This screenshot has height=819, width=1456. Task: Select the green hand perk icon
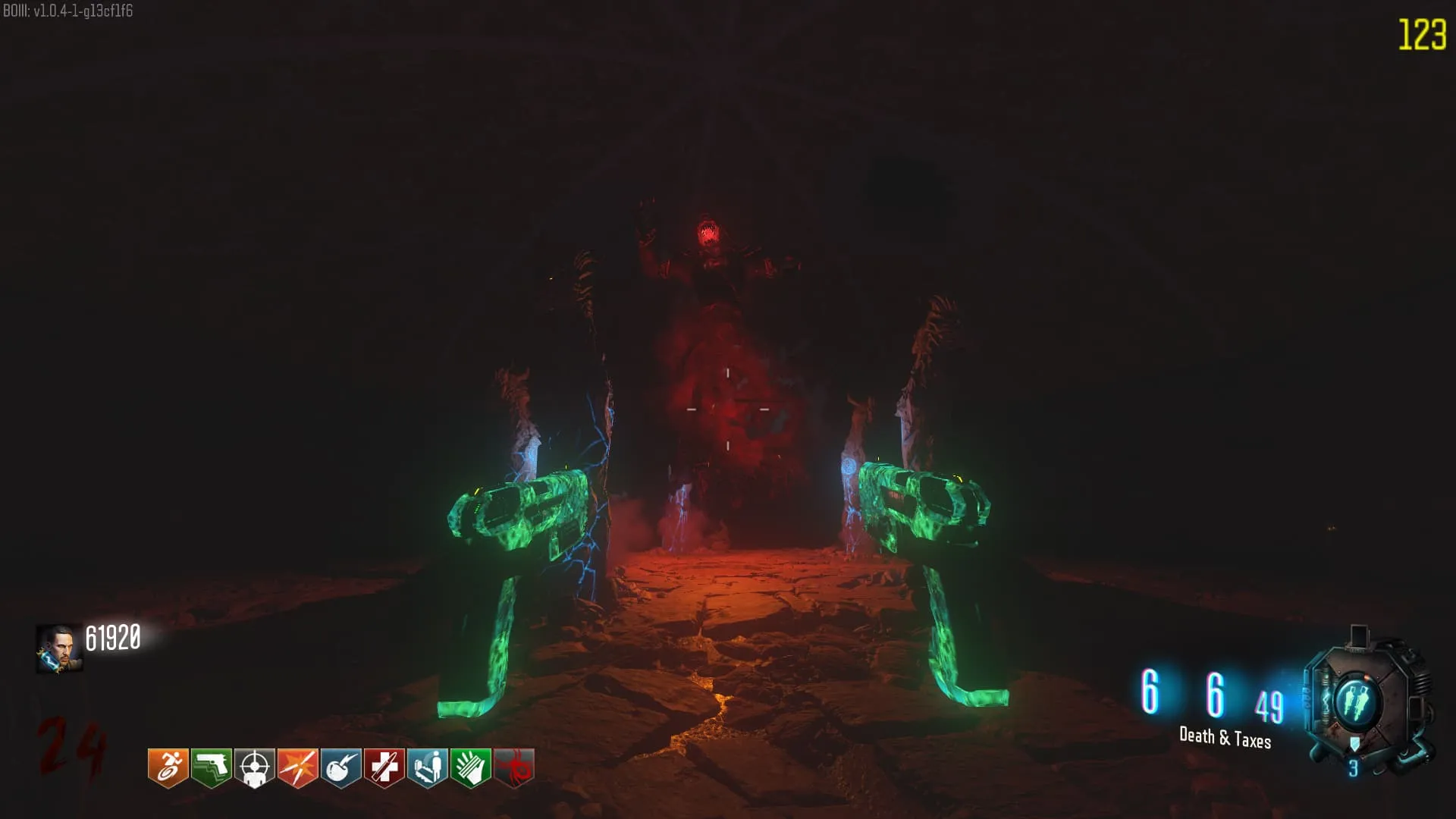pyautogui.click(x=470, y=768)
